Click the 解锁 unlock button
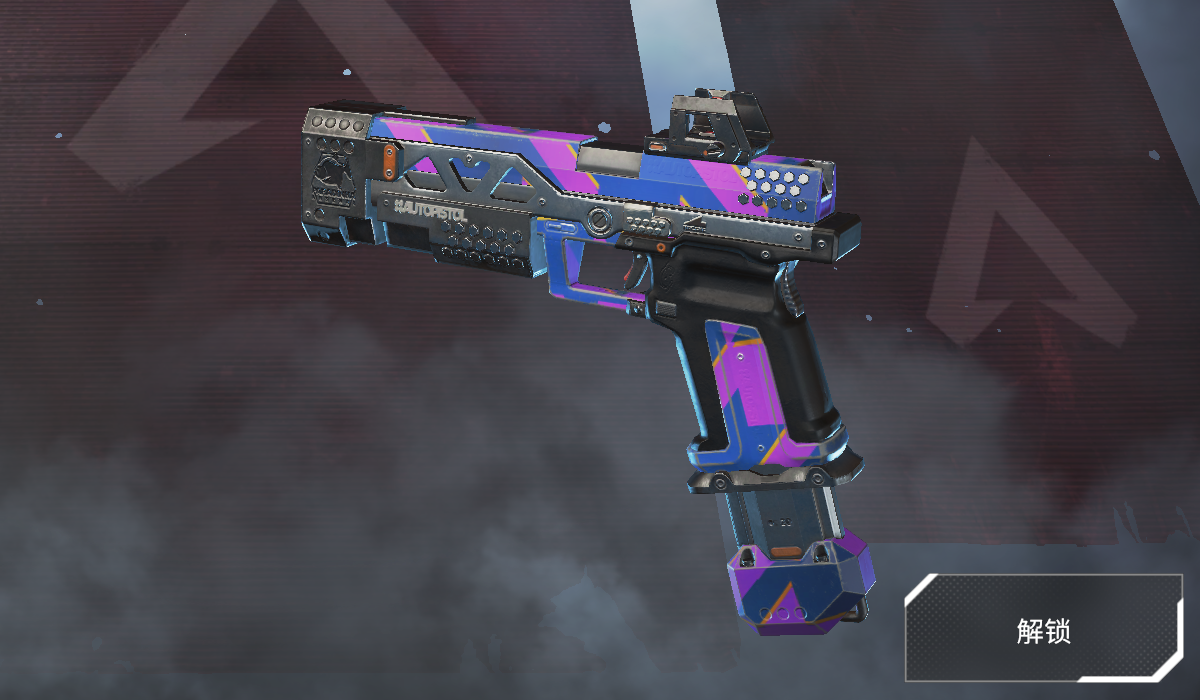 click(1043, 630)
